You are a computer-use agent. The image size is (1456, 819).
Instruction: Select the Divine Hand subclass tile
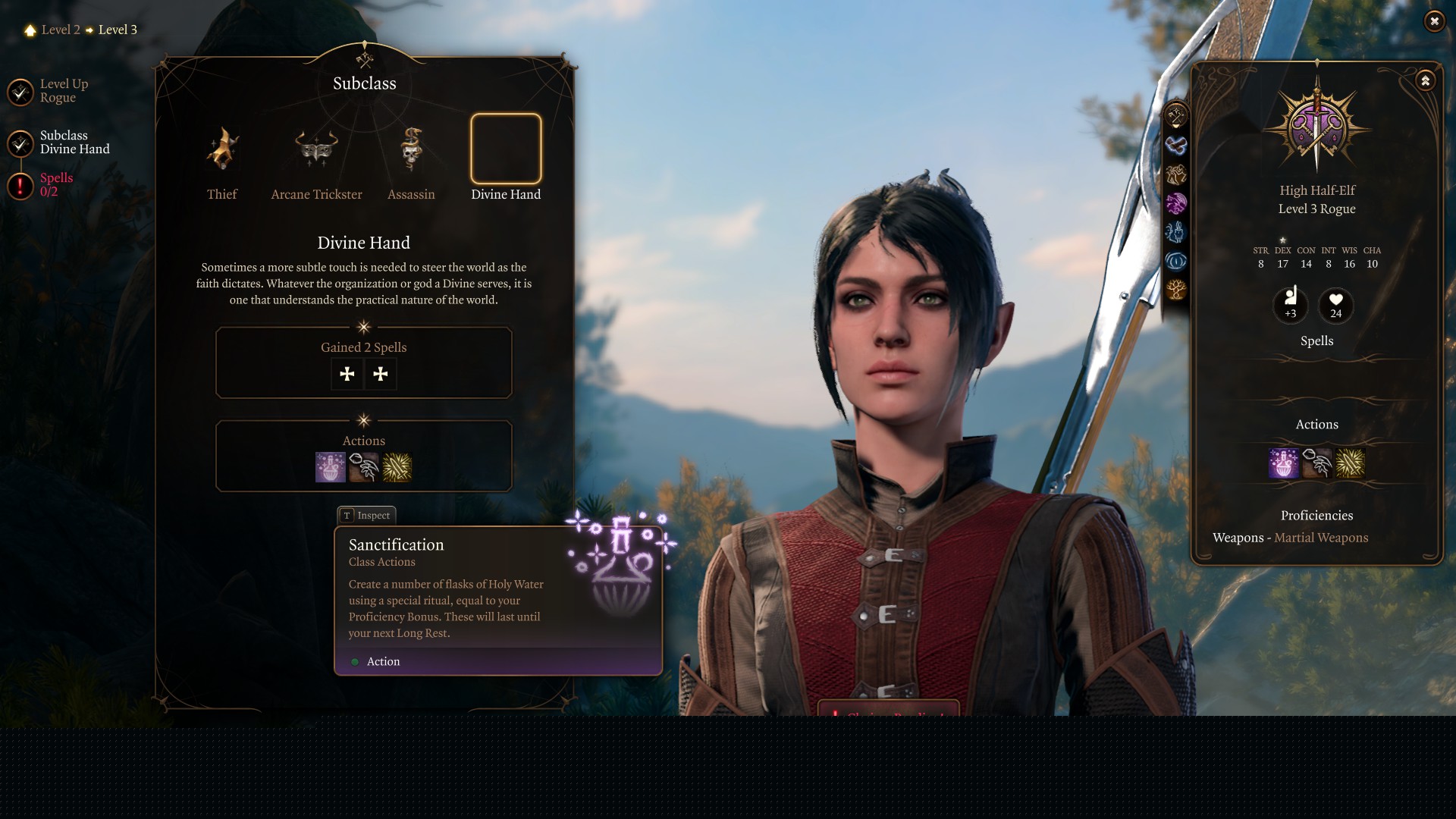coord(506,149)
